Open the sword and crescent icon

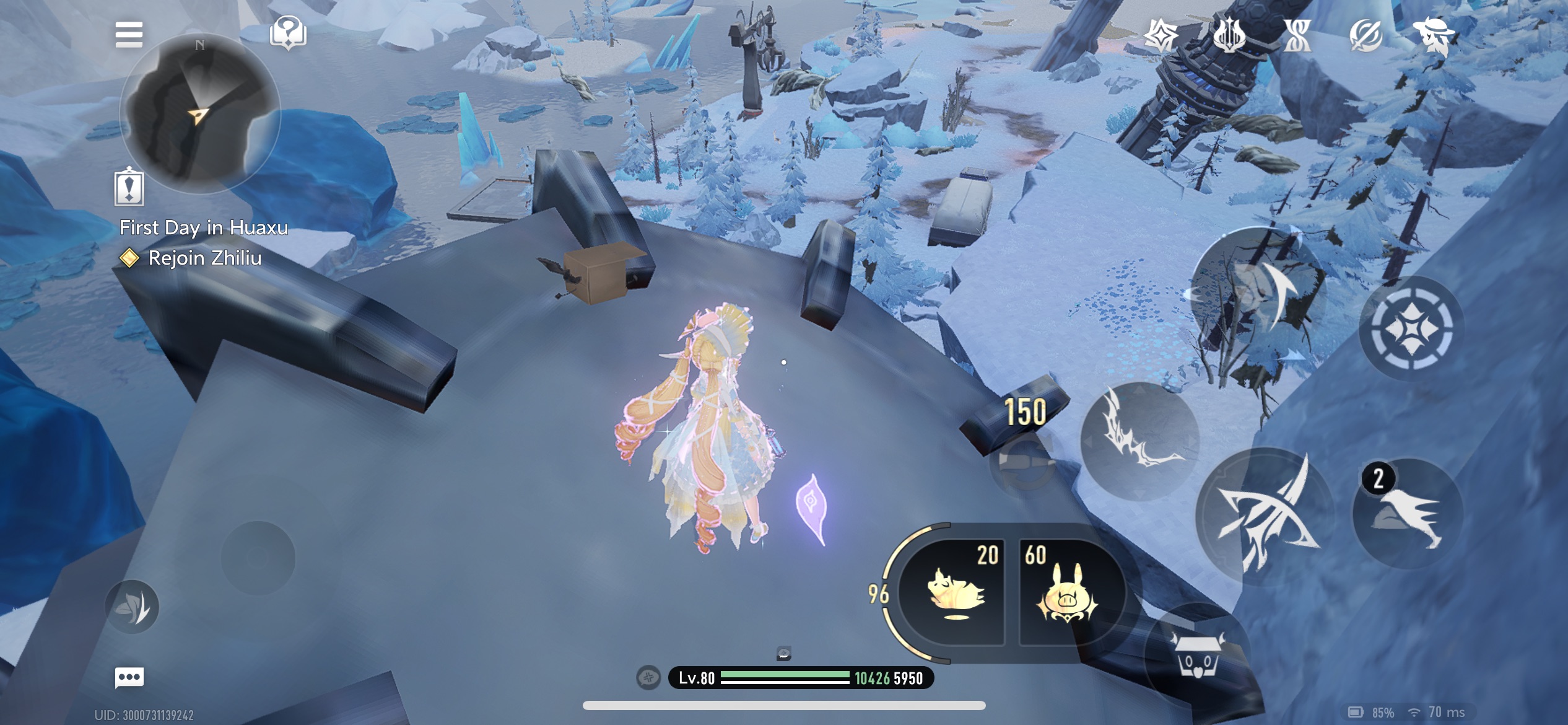1365,35
